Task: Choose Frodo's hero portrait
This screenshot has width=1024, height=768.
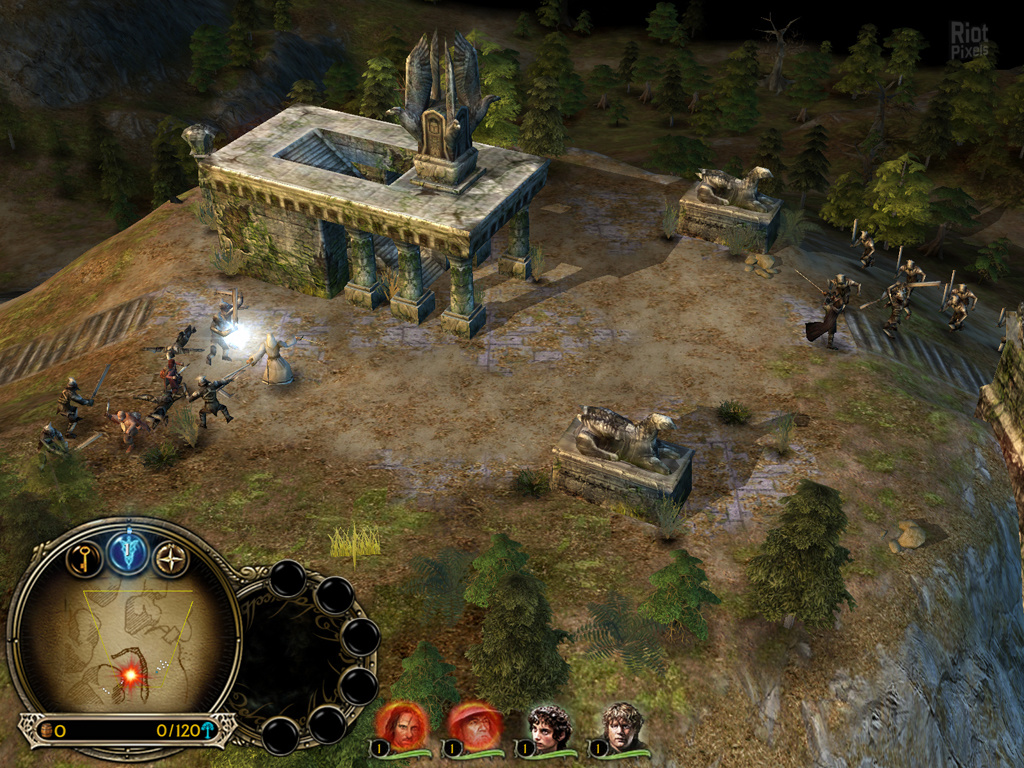Action: (x=549, y=727)
